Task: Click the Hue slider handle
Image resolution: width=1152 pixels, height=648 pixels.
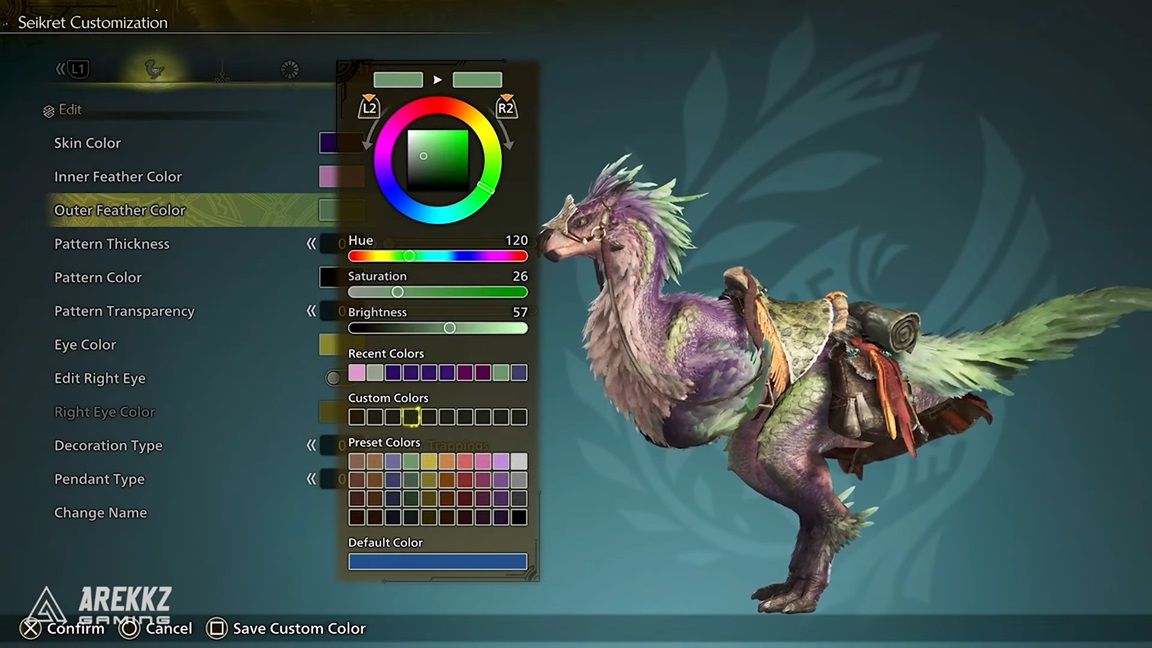Action: coord(409,257)
